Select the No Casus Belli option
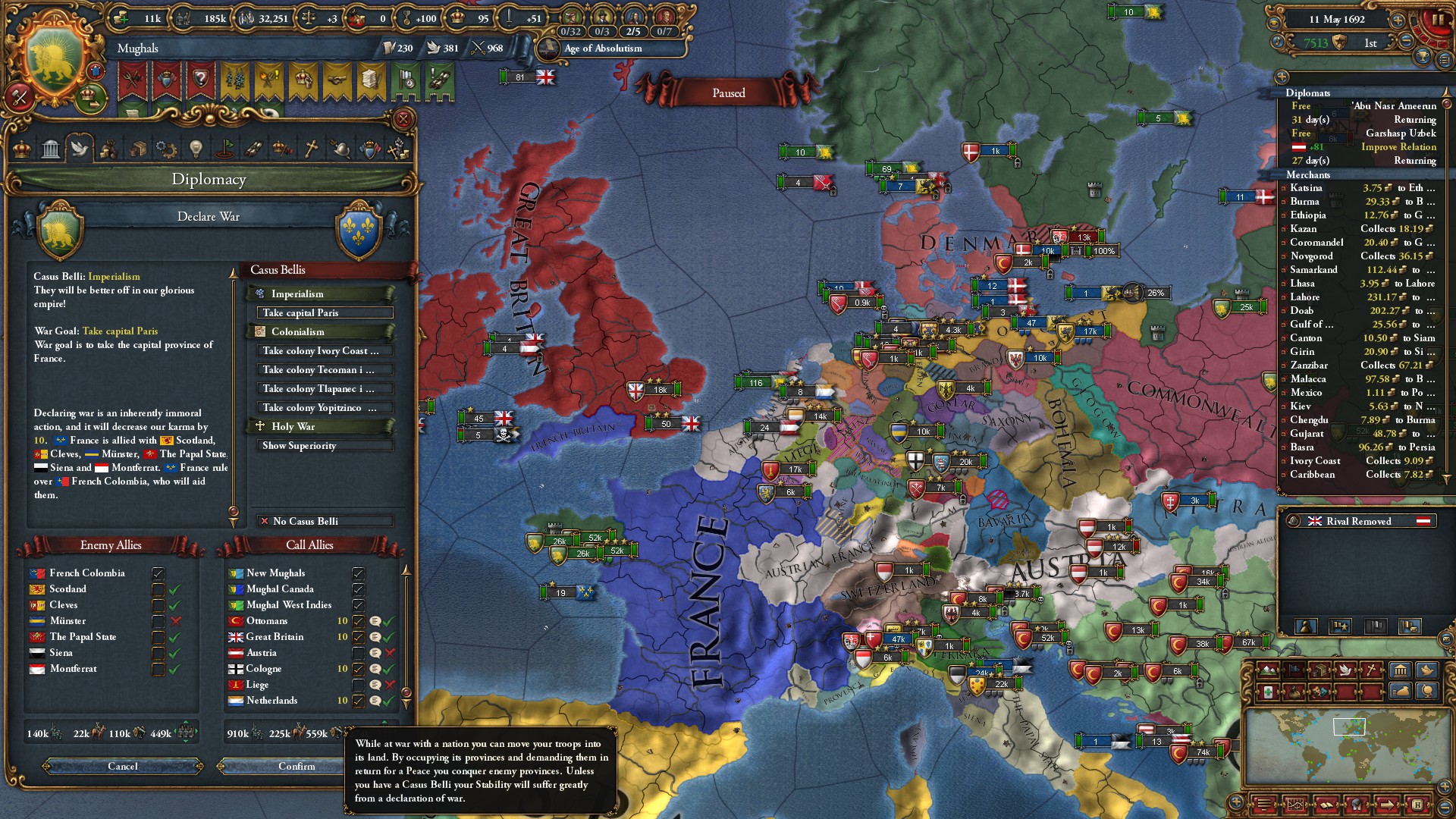This screenshot has width=1456, height=819. 325,521
